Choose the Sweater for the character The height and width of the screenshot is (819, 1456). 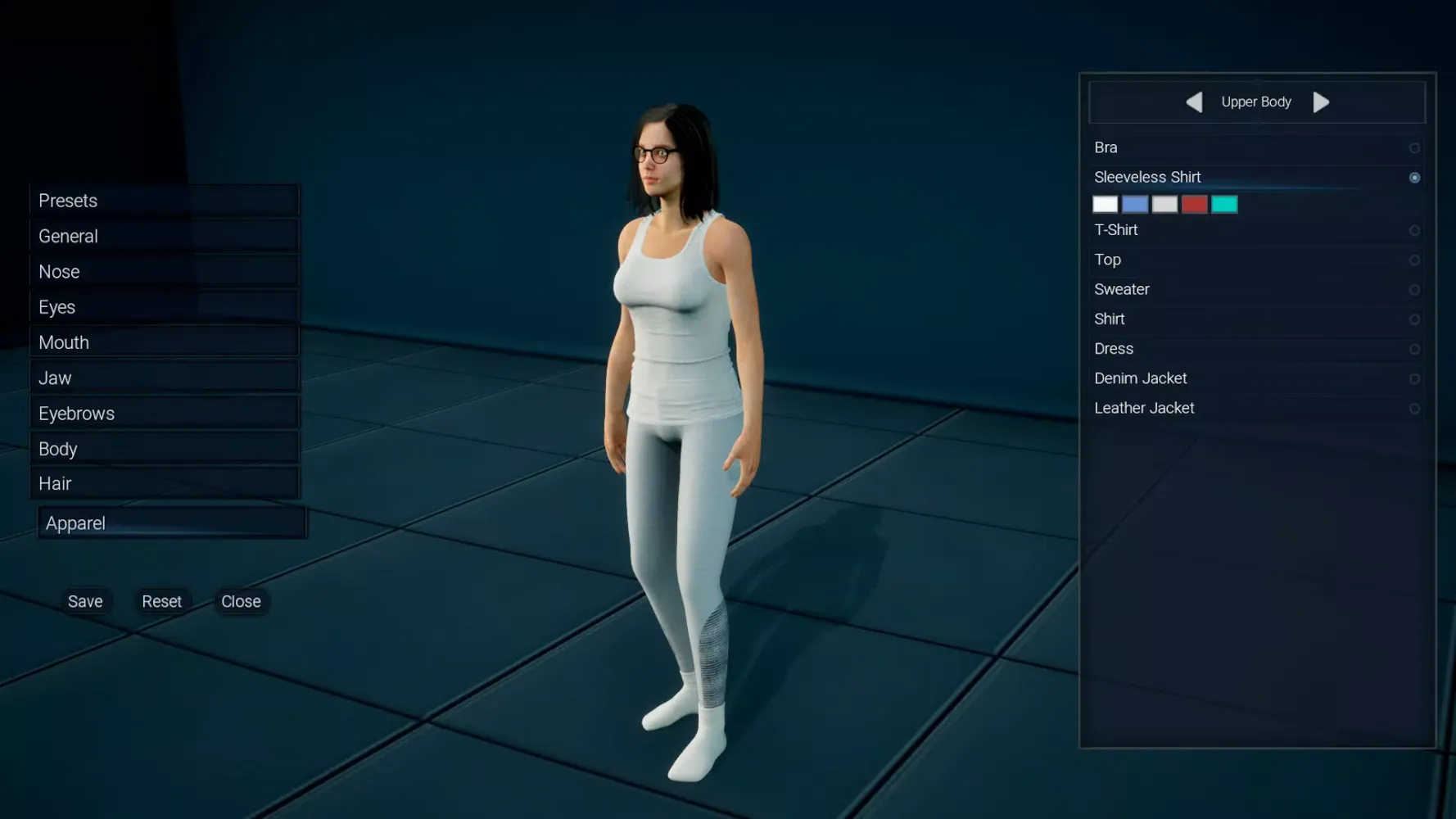tap(1414, 289)
